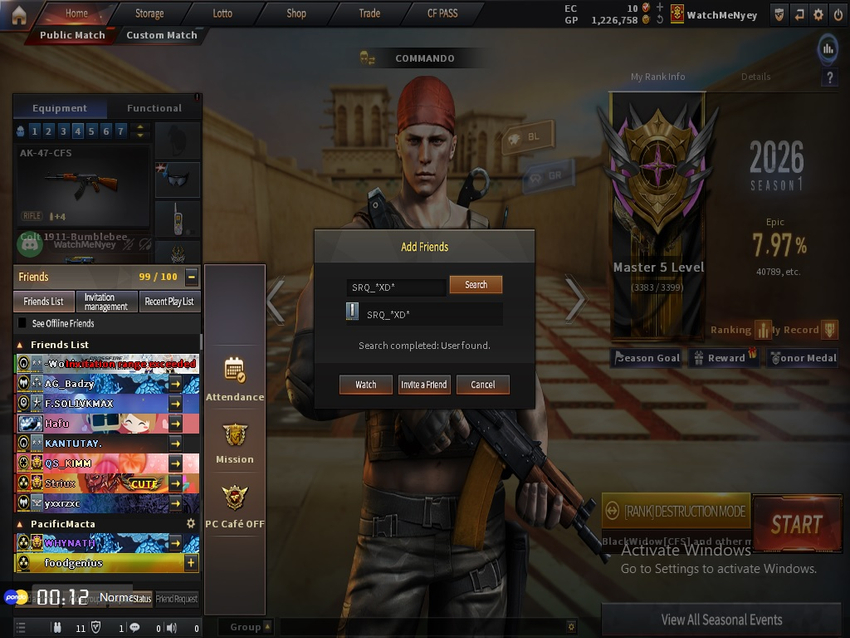The height and width of the screenshot is (638, 850).
Task: Open the Attendance calendar
Action: [x=235, y=378]
